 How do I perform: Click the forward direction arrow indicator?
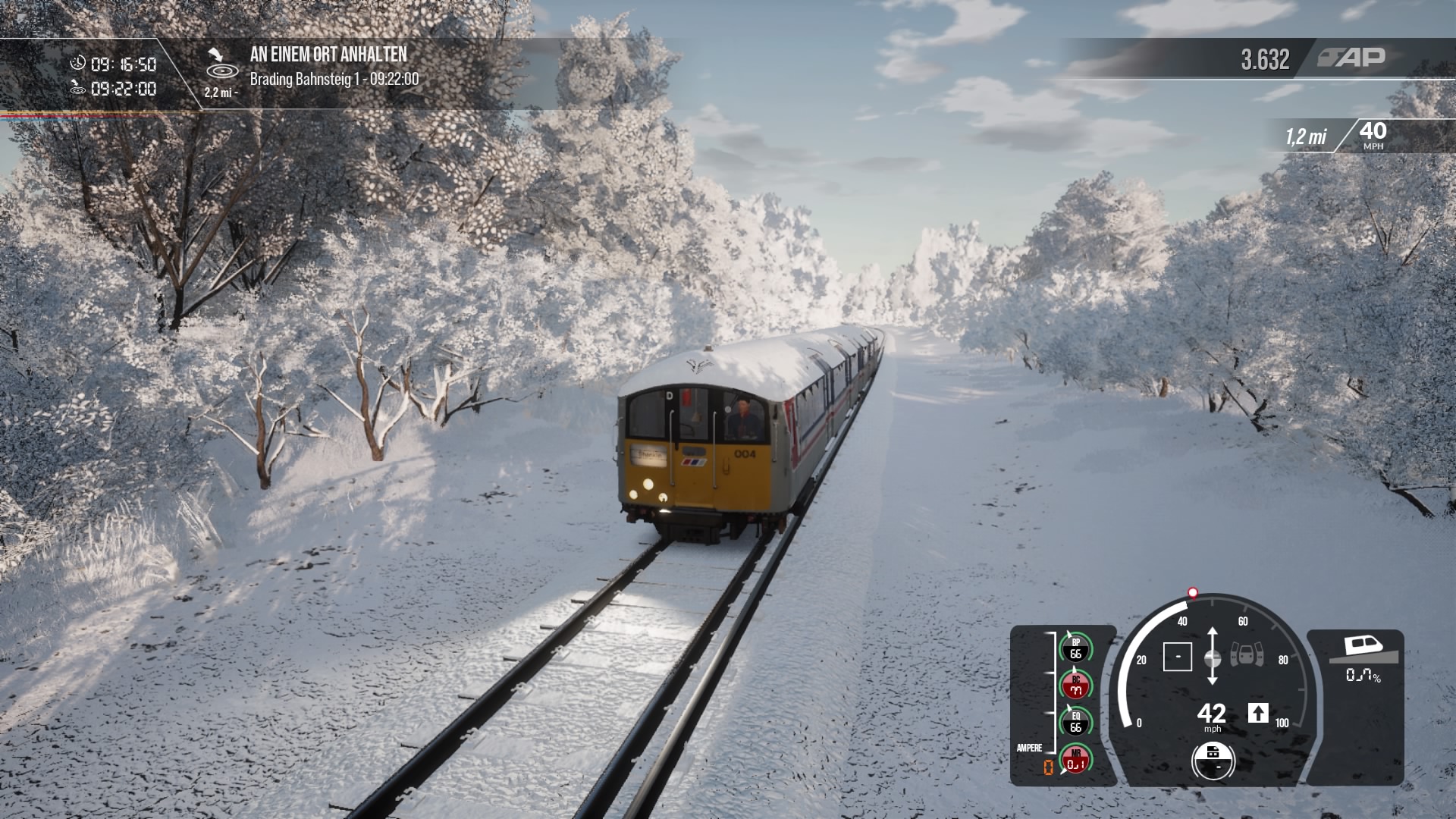pos(1258,713)
